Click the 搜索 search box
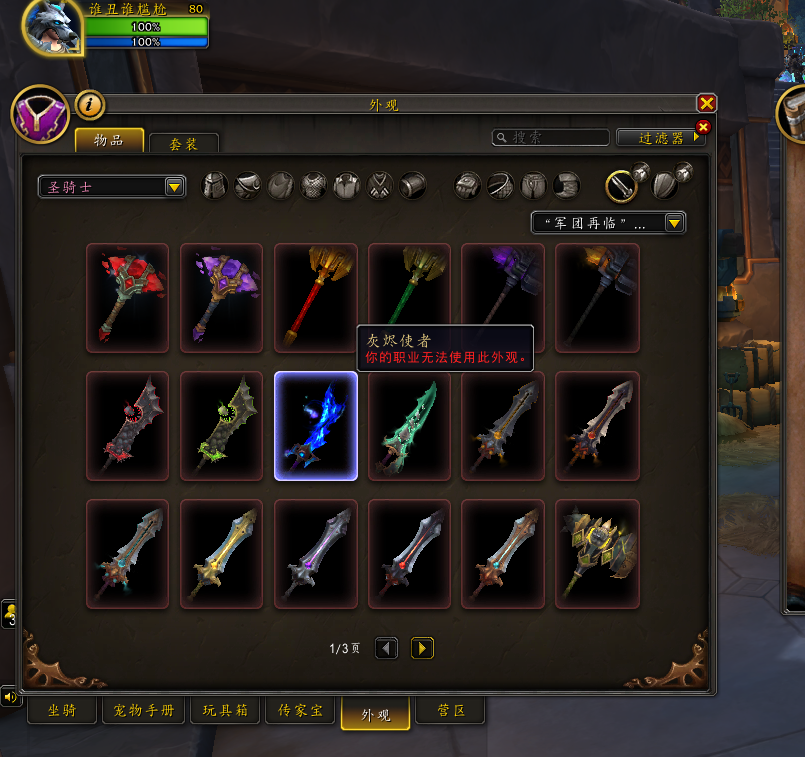 point(552,138)
